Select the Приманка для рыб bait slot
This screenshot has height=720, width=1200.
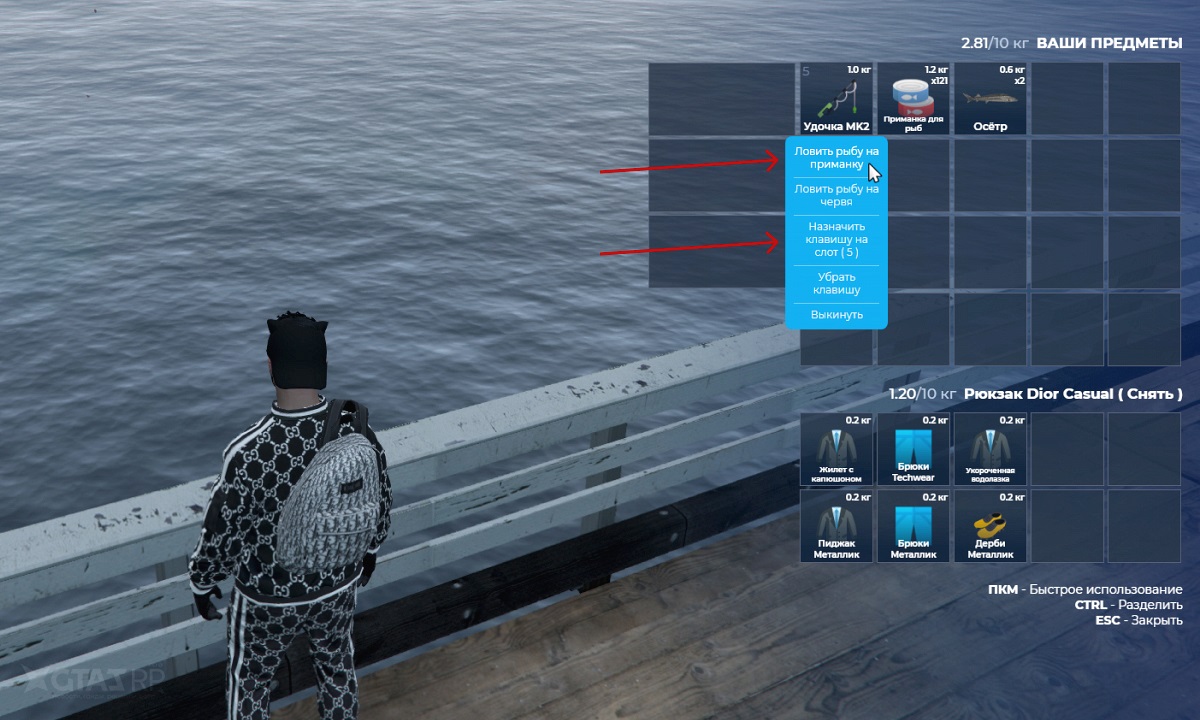click(x=913, y=99)
